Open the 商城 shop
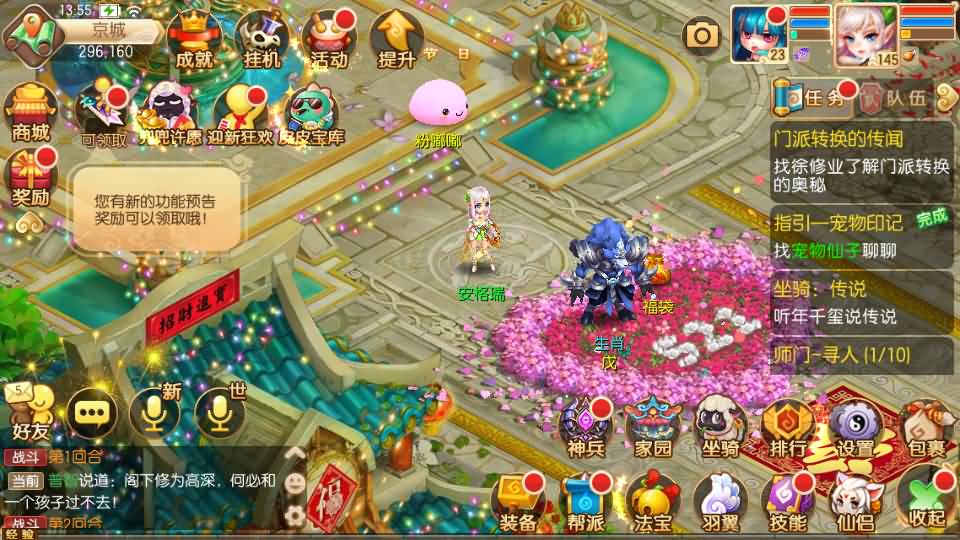 pos(30,113)
